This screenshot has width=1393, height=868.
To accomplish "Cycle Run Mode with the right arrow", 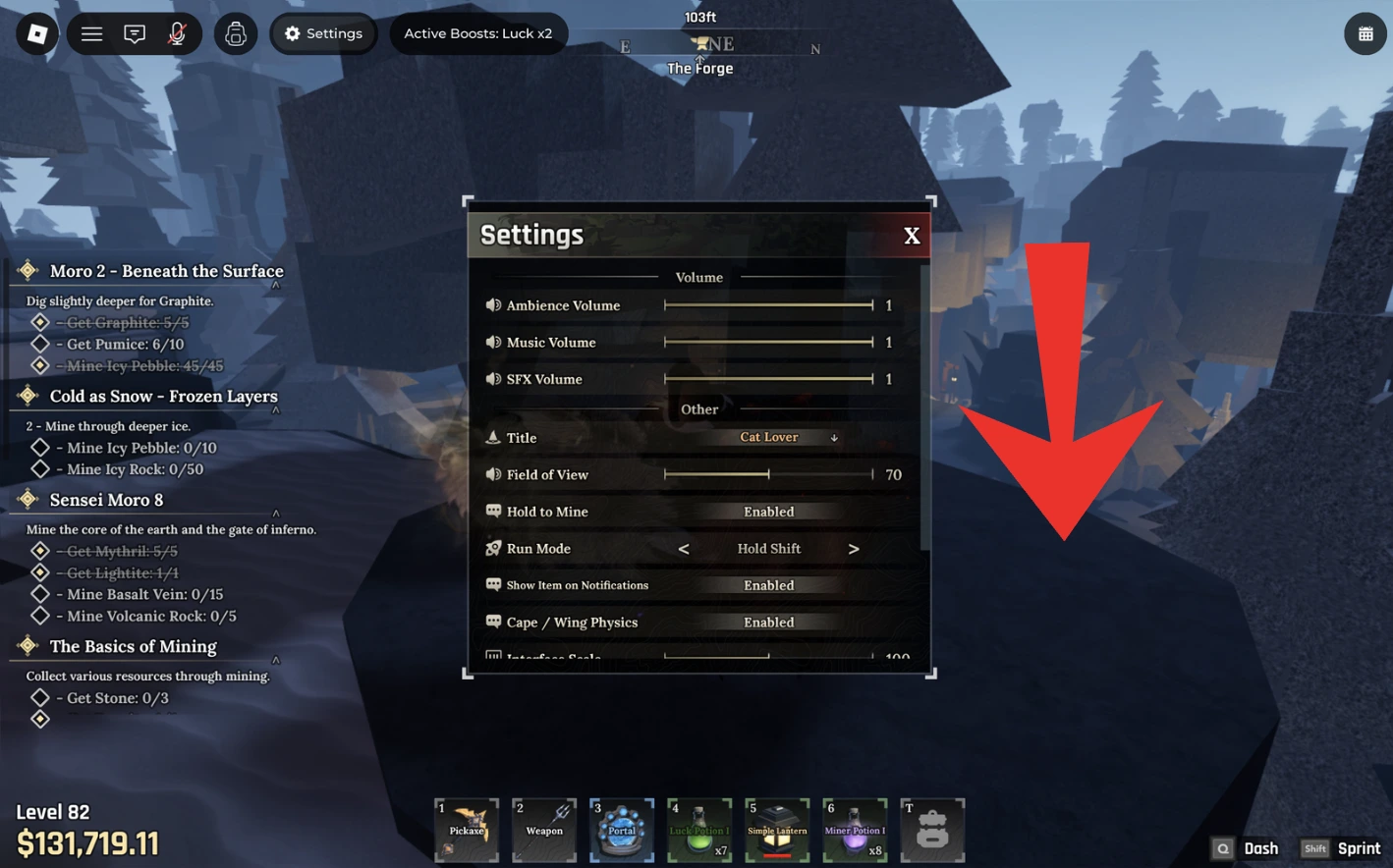I will coord(854,548).
